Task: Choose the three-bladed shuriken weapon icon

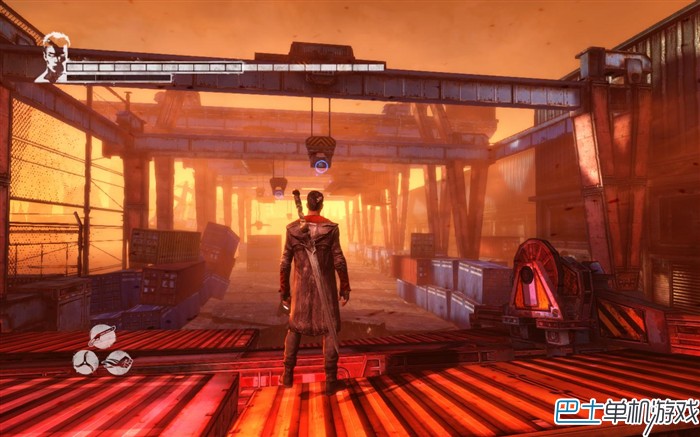Action: click(86, 362)
